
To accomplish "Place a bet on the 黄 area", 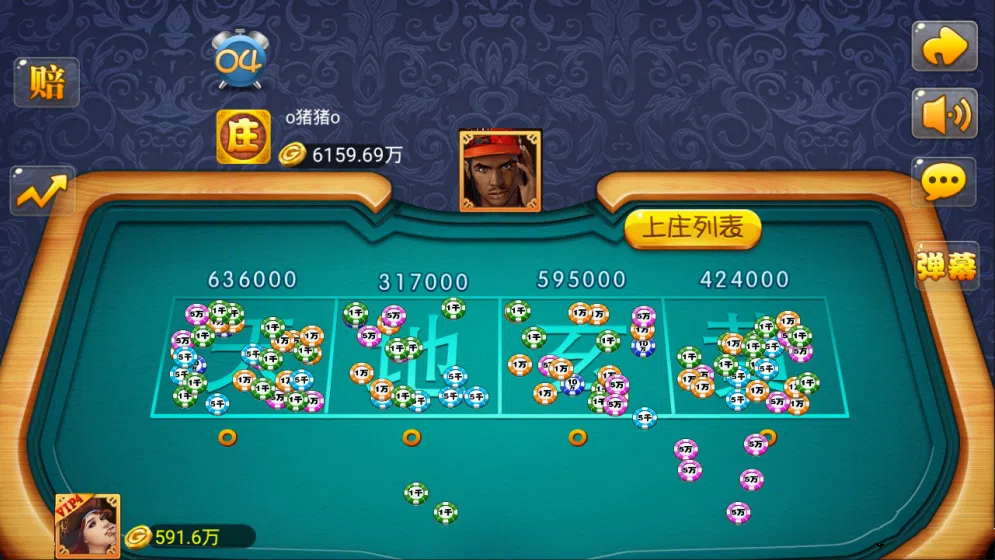I will coord(746,355).
